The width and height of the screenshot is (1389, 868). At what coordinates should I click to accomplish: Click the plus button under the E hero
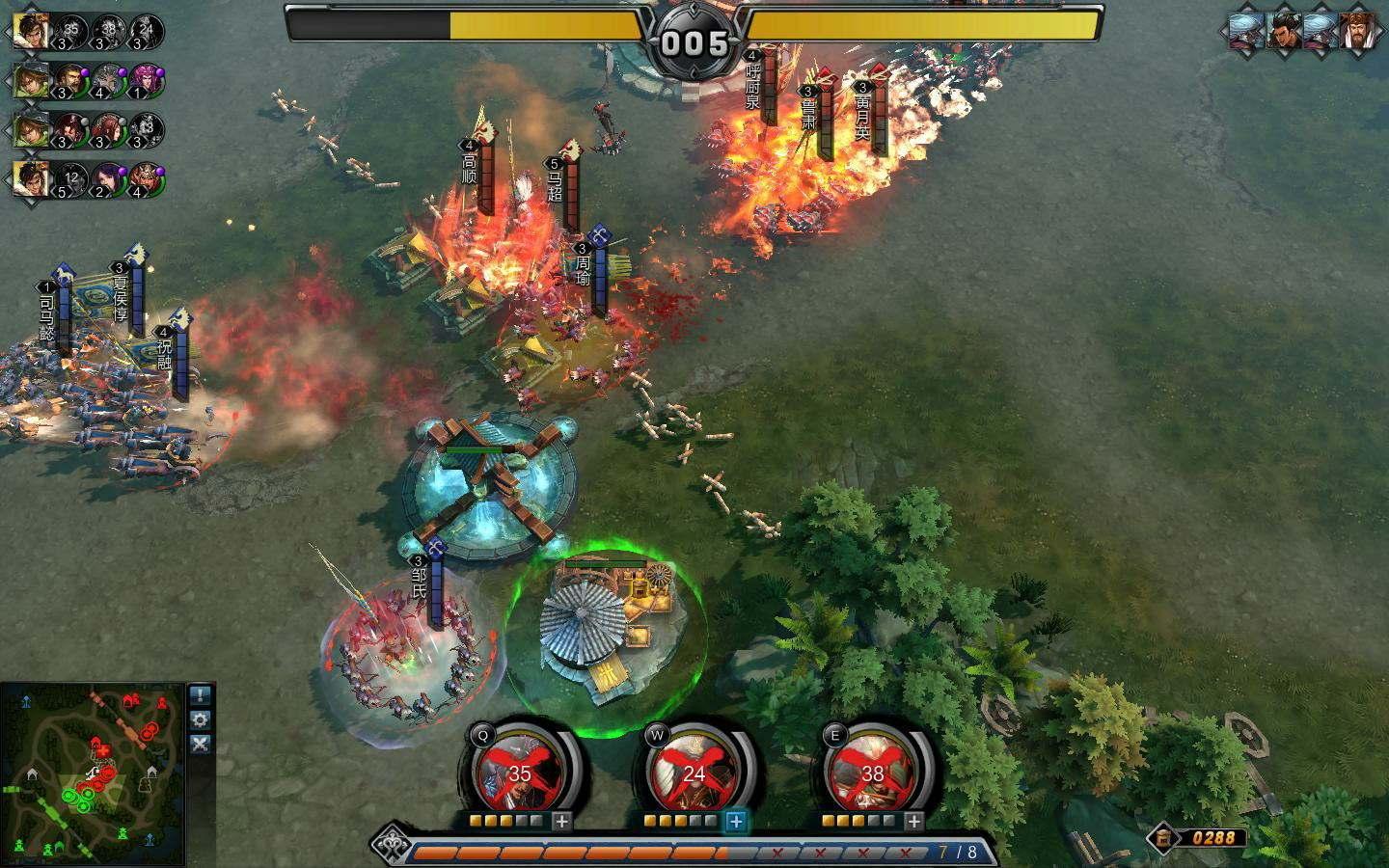pyautogui.click(x=913, y=821)
